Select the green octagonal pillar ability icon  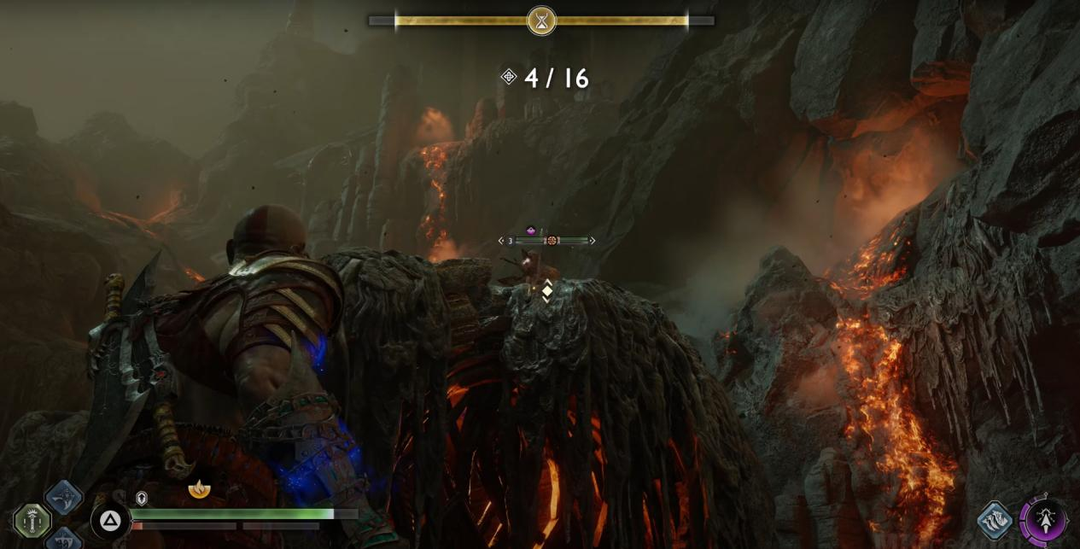[x=32, y=520]
